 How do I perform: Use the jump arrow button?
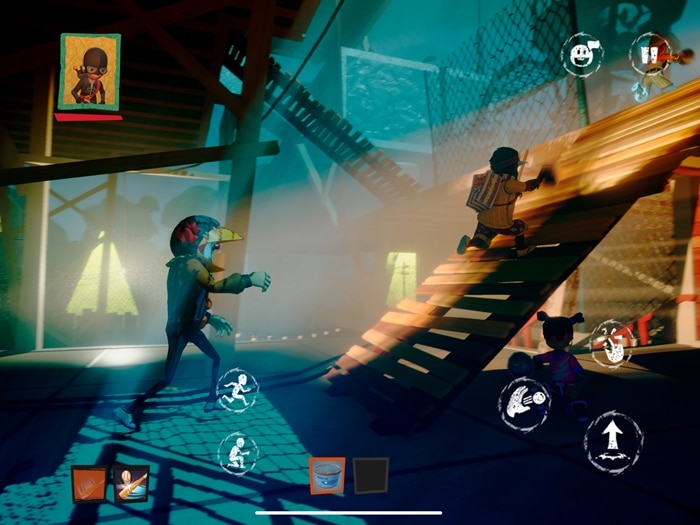point(613,441)
